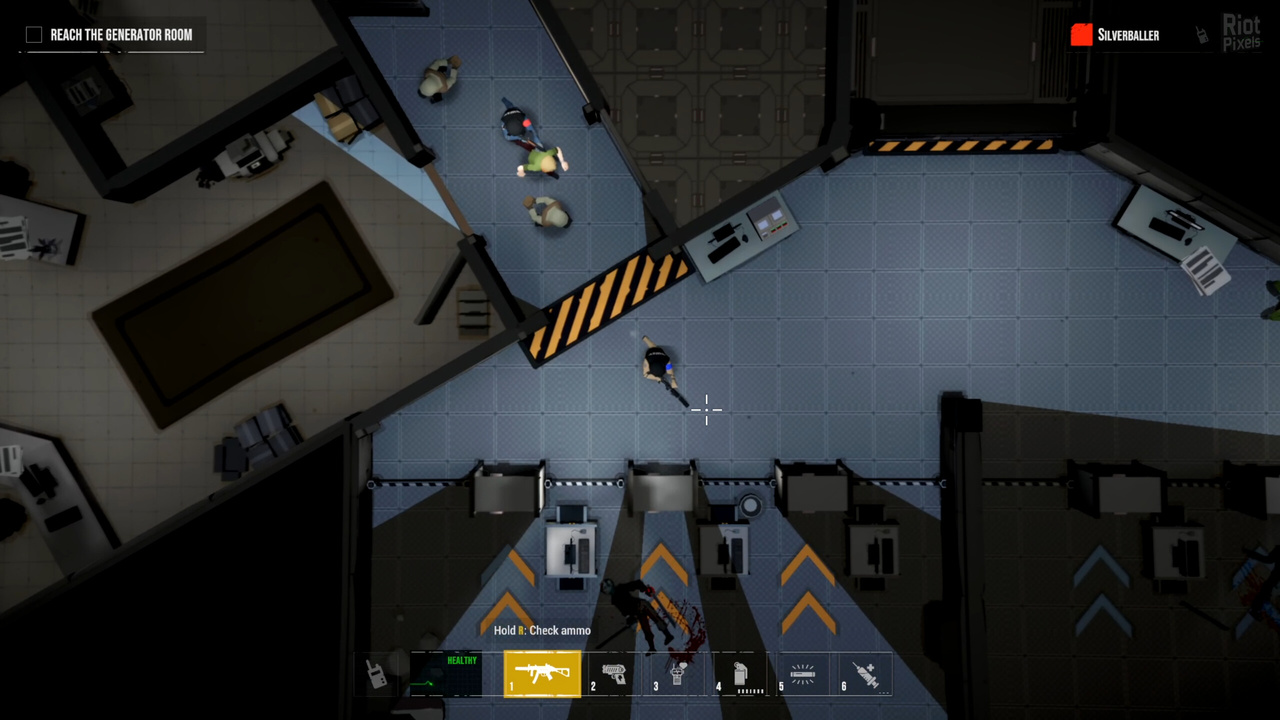The height and width of the screenshot is (720, 1280).
Task: Click the radio icon next to Silverballer
Action: (1203, 35)
